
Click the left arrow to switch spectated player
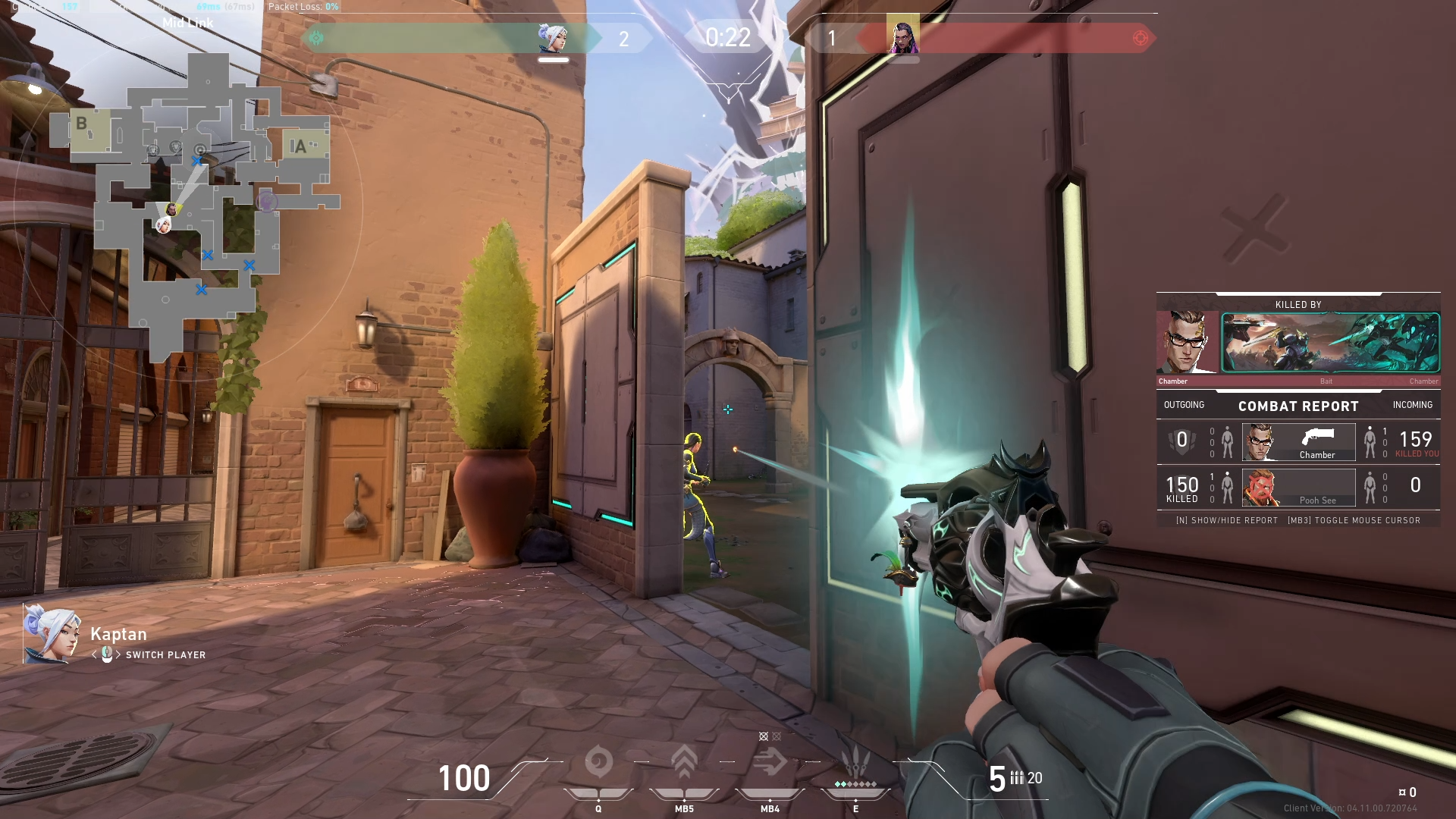93,655
